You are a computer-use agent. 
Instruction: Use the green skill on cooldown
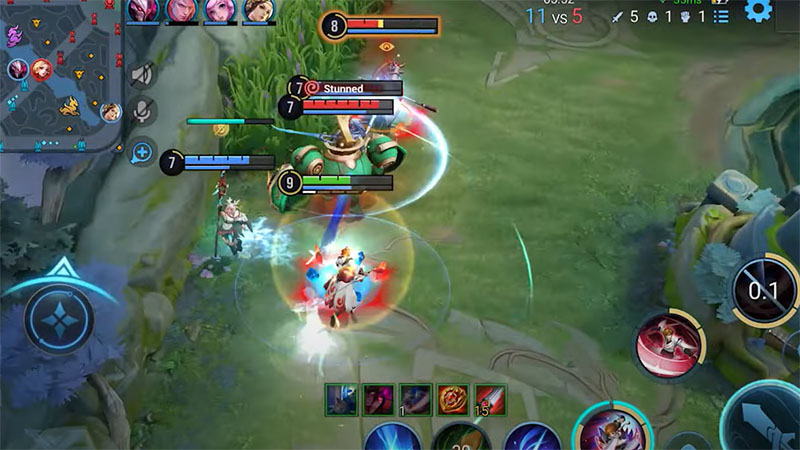(x=461, y=437)
